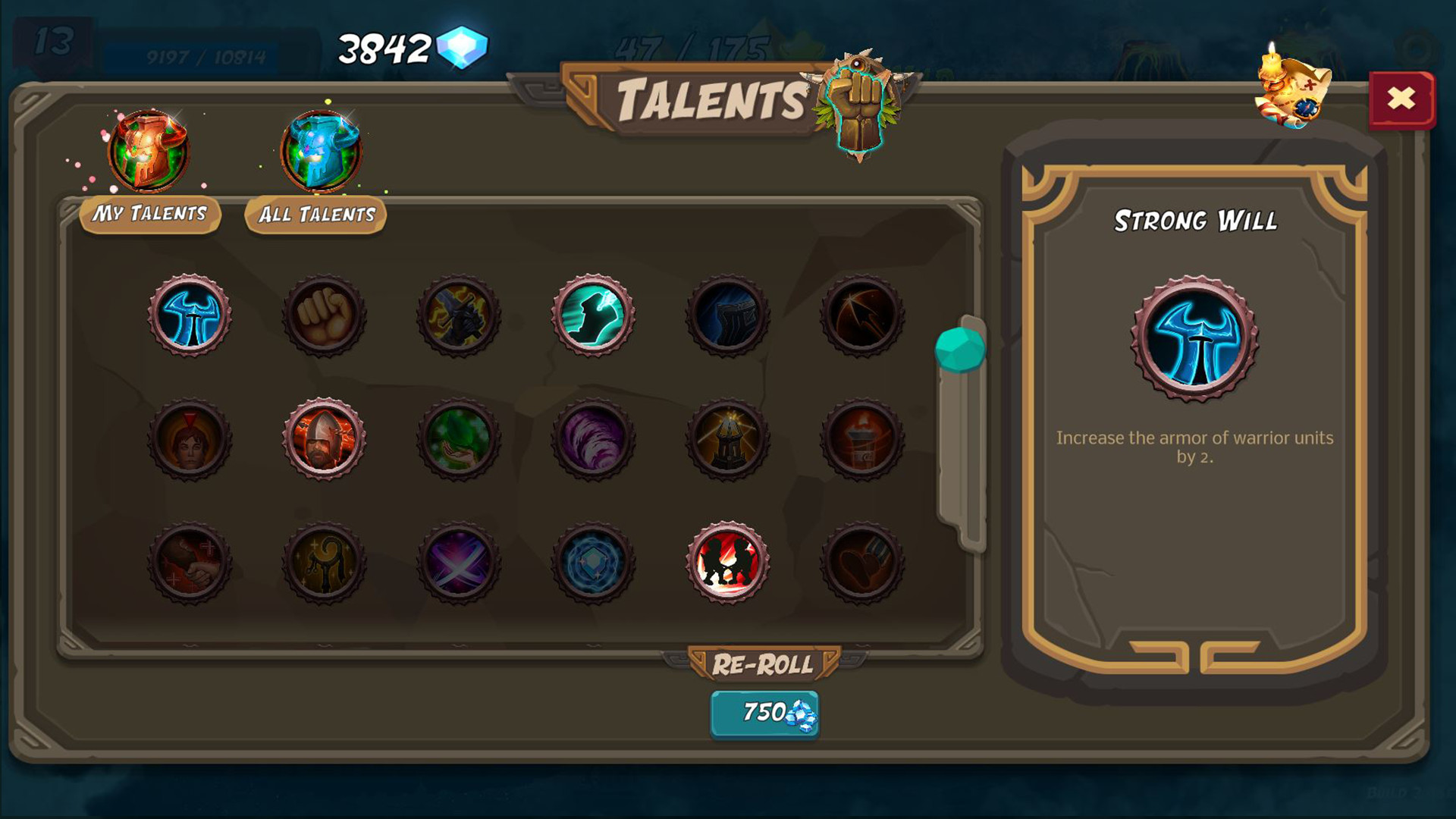The image size is (1456, 819).
Task: Switch to the All Talents tab
Action: [x=314, y=215]
